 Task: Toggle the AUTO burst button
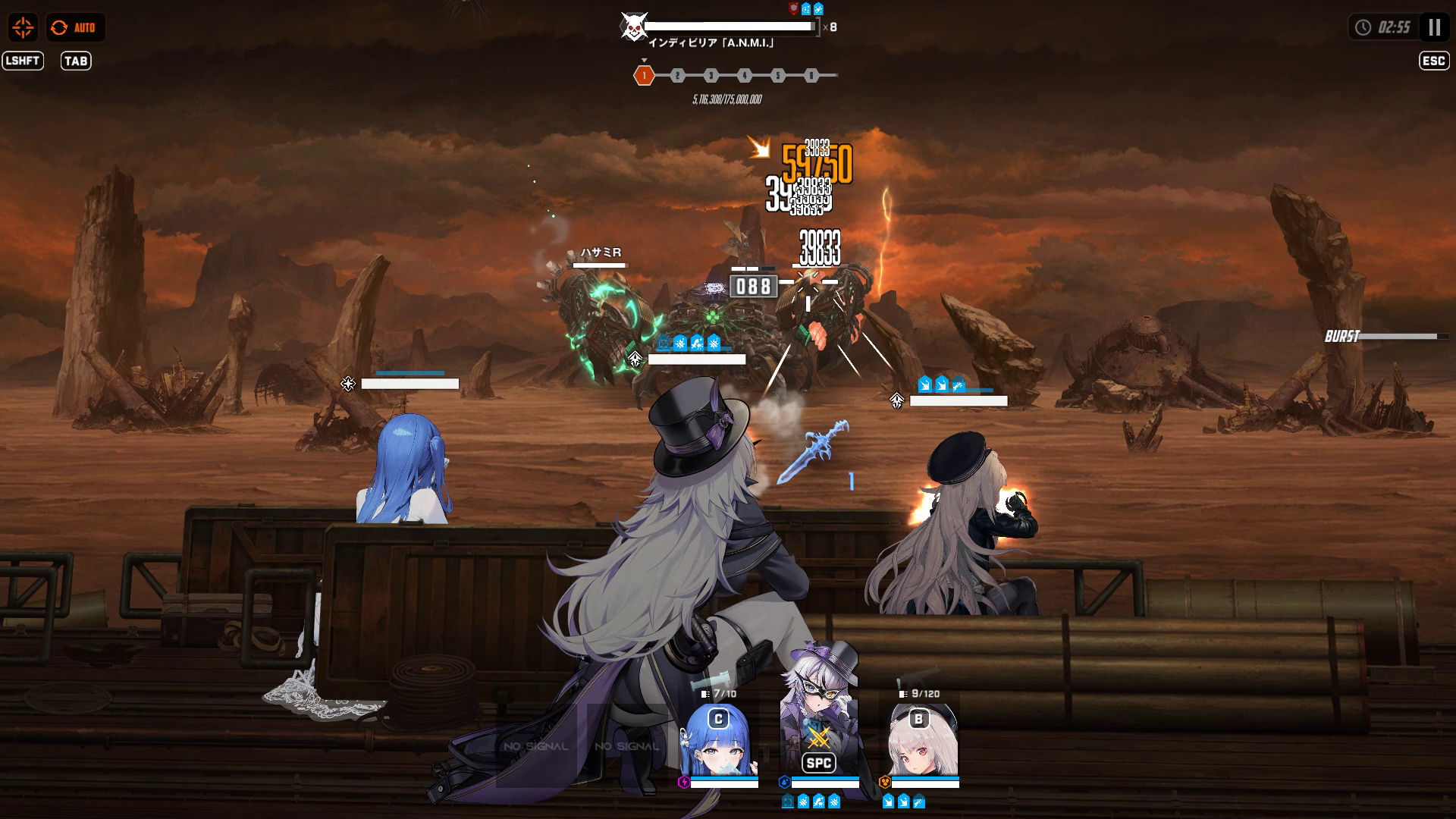(75, 28)
